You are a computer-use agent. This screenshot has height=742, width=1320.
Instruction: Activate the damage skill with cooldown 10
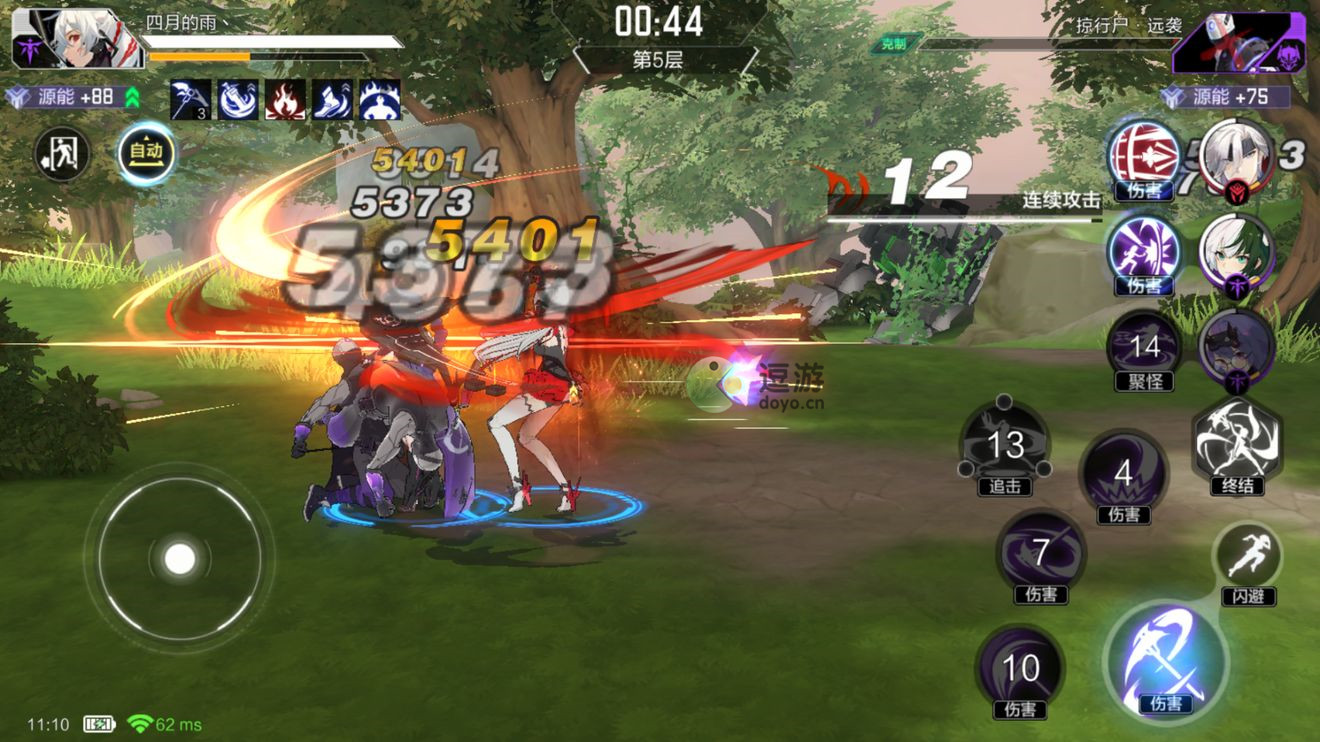click(x=1020, y=669)
